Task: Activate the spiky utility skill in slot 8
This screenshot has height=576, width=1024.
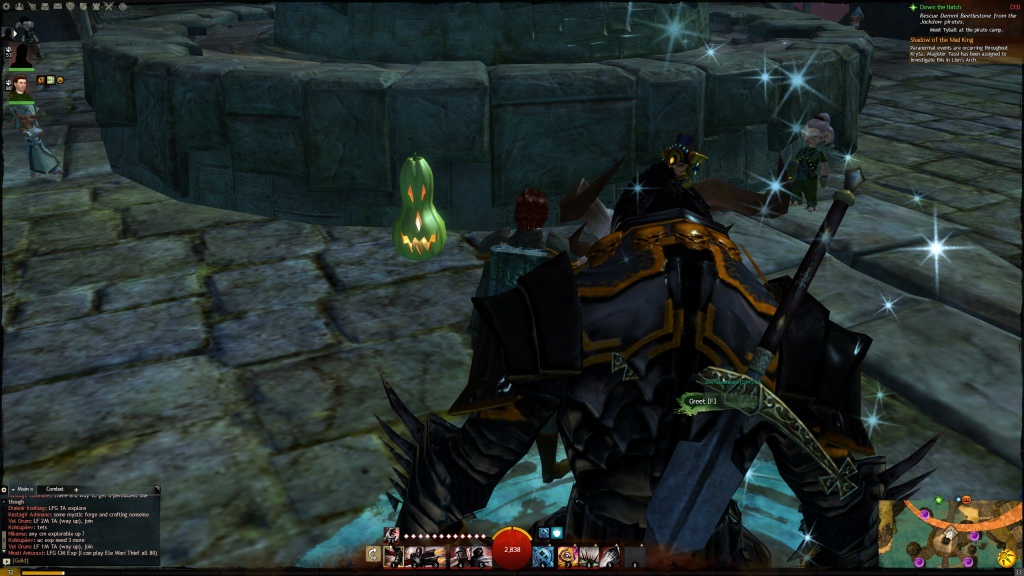Action: [587, 554]
